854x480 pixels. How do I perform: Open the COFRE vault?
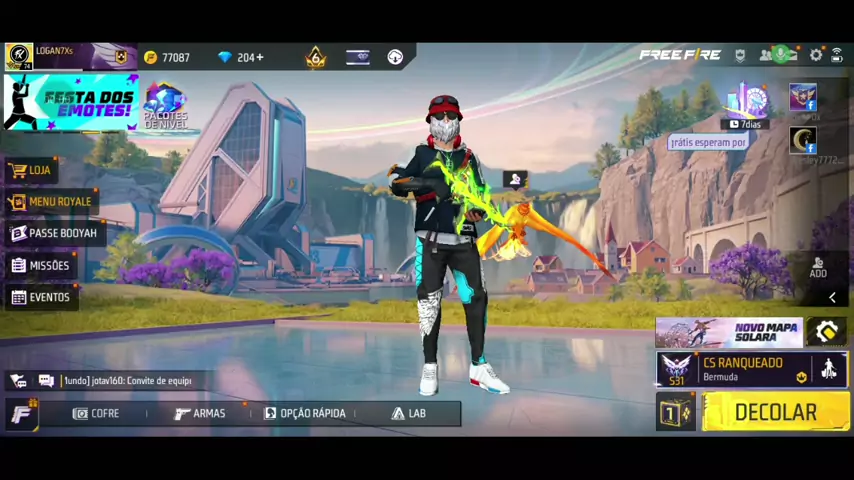96,413
